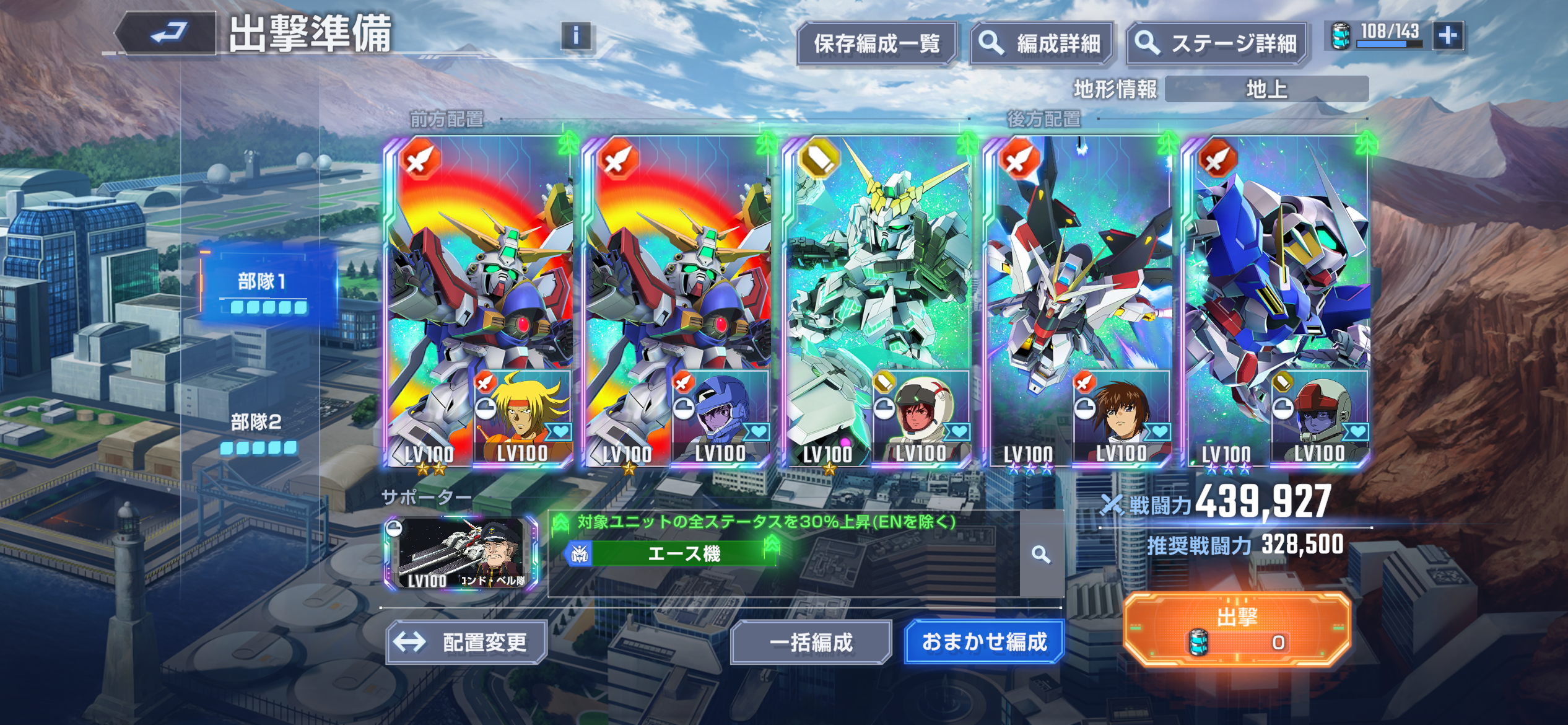1568x725 pixels.
Task: Tap the plus button to refill stamina
Action: tap(1448, 36)
